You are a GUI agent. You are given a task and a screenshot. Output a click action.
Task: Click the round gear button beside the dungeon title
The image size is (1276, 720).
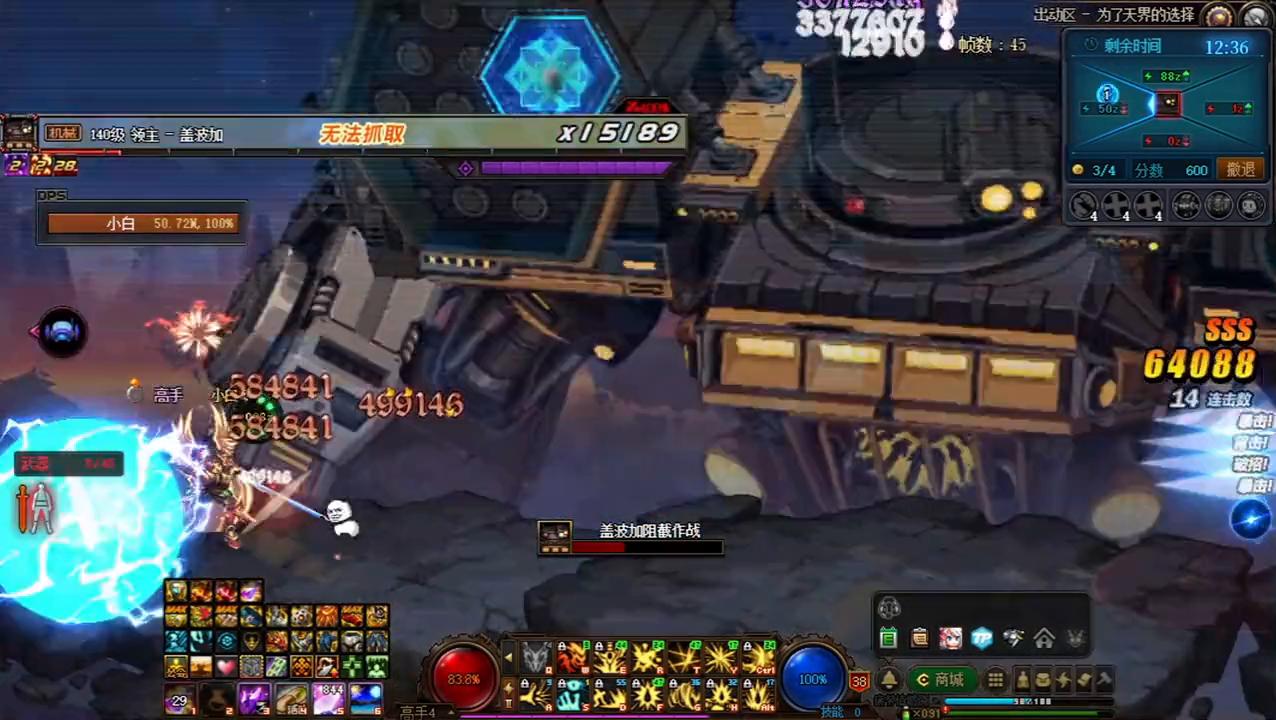[1218, 15]
